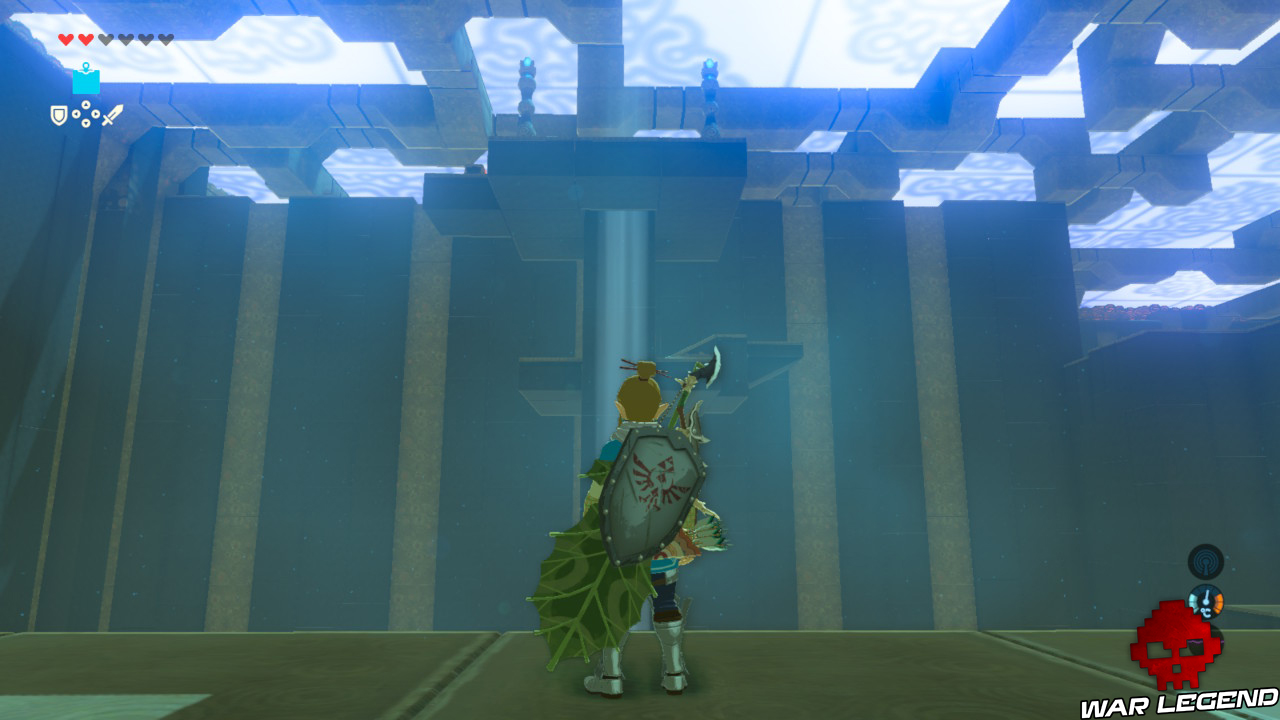Click the Celsius symbol on the thermometer
The height and width of the screenshot is (720, 1280).
click(1205, 612)
